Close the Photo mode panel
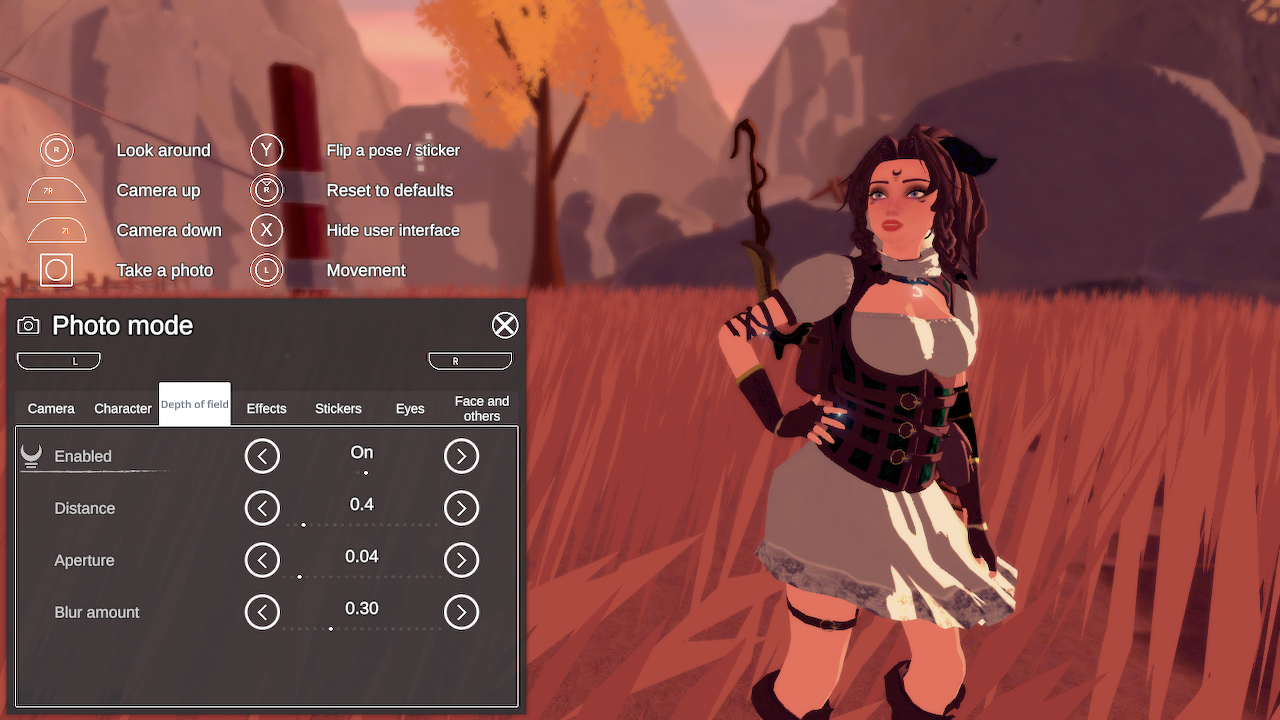This screenshot has width=1280, height=720. coord(505,325)
